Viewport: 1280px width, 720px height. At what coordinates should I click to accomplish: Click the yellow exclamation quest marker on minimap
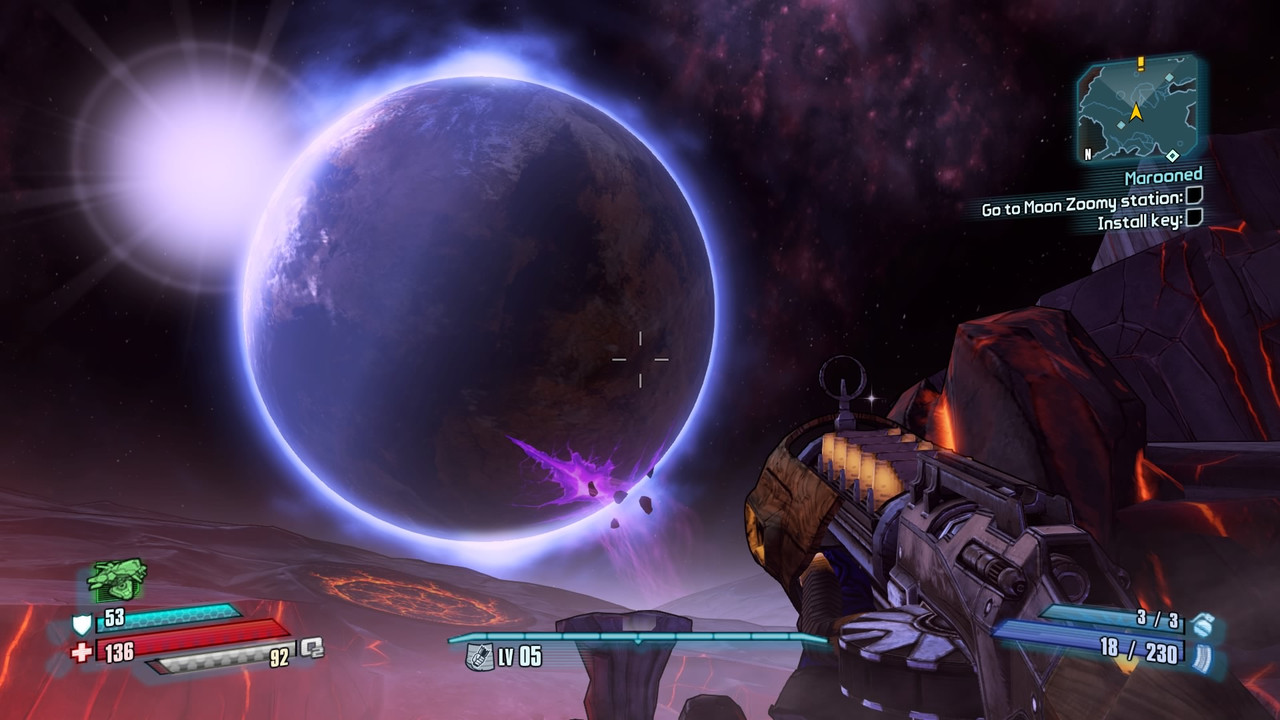pos(1140,64)
